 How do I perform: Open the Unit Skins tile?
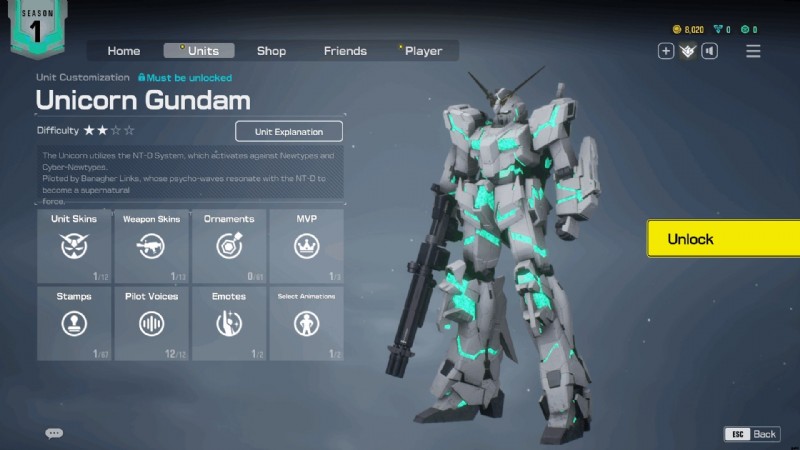click(x=74, y=246)
